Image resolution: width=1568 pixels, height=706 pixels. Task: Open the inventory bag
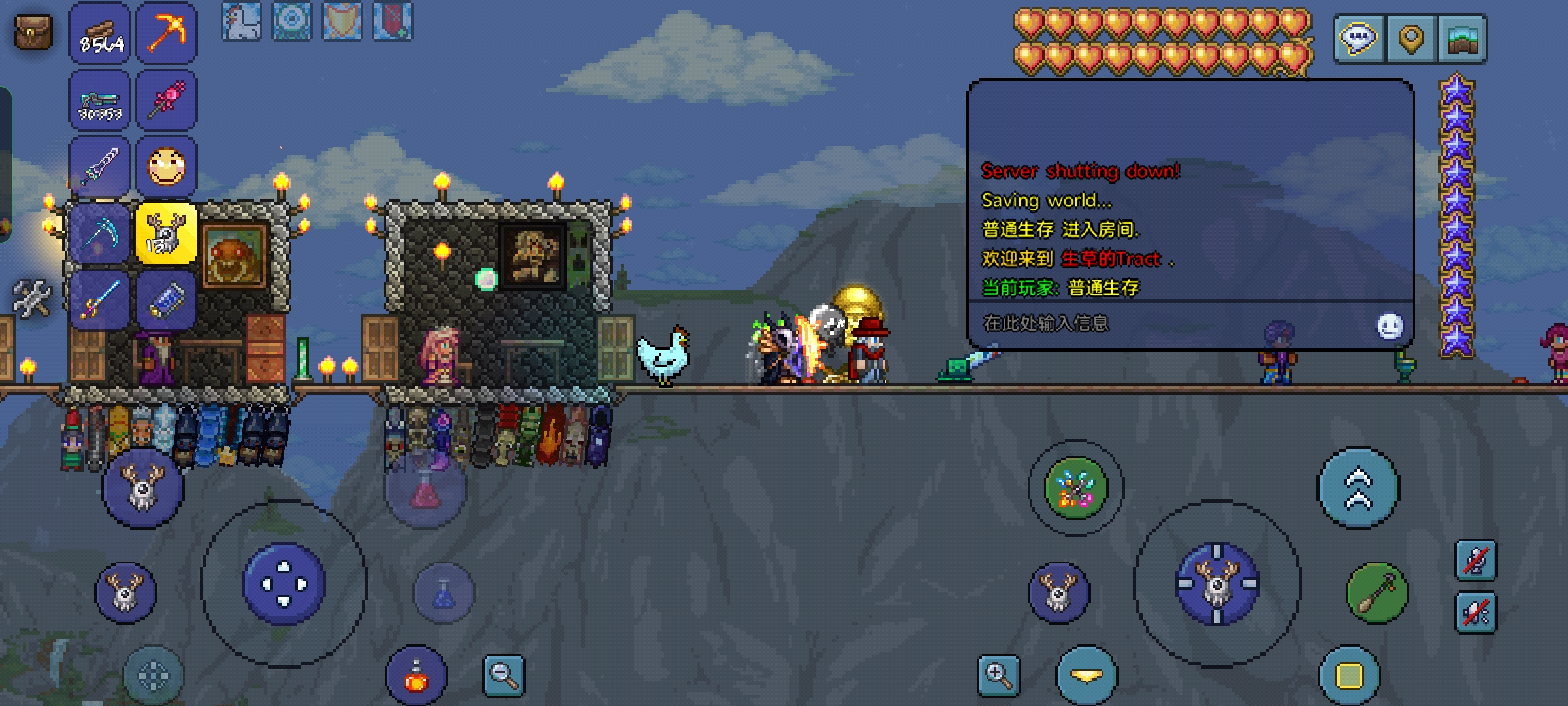pyautogui.click(x=33, y=33)
